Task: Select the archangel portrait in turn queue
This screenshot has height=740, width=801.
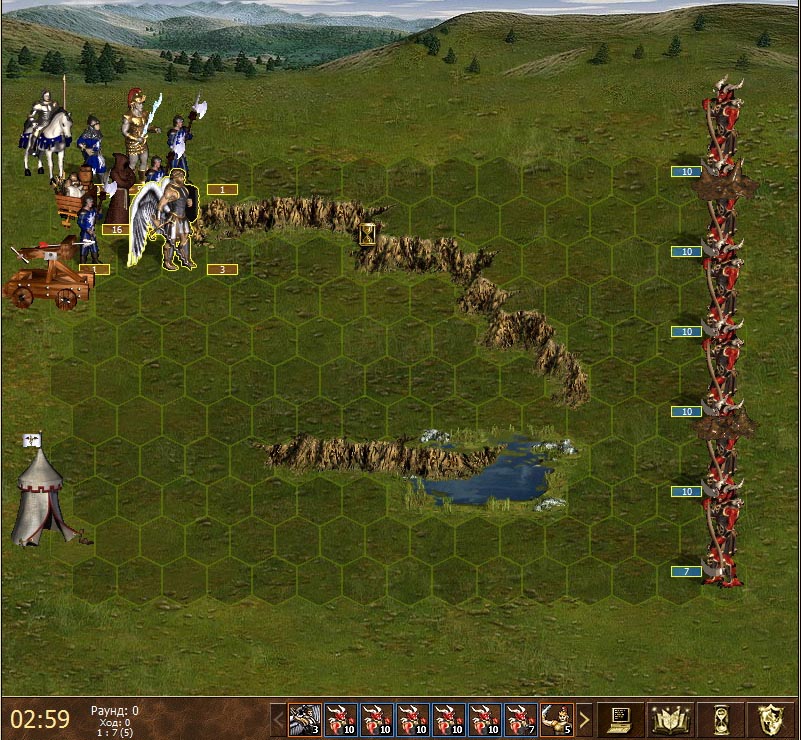Action: coord(305,719)
